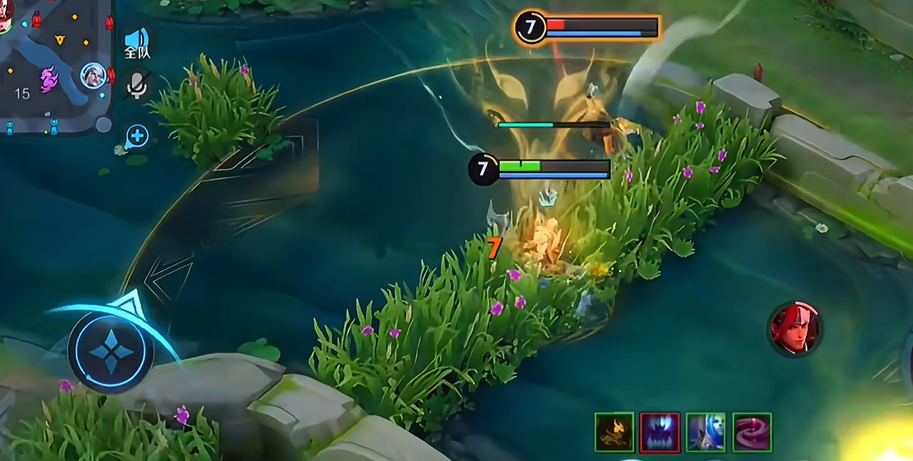The image size is (913, 461).
Task: Tap the minimap in the corner
Action: pos(55,65)
